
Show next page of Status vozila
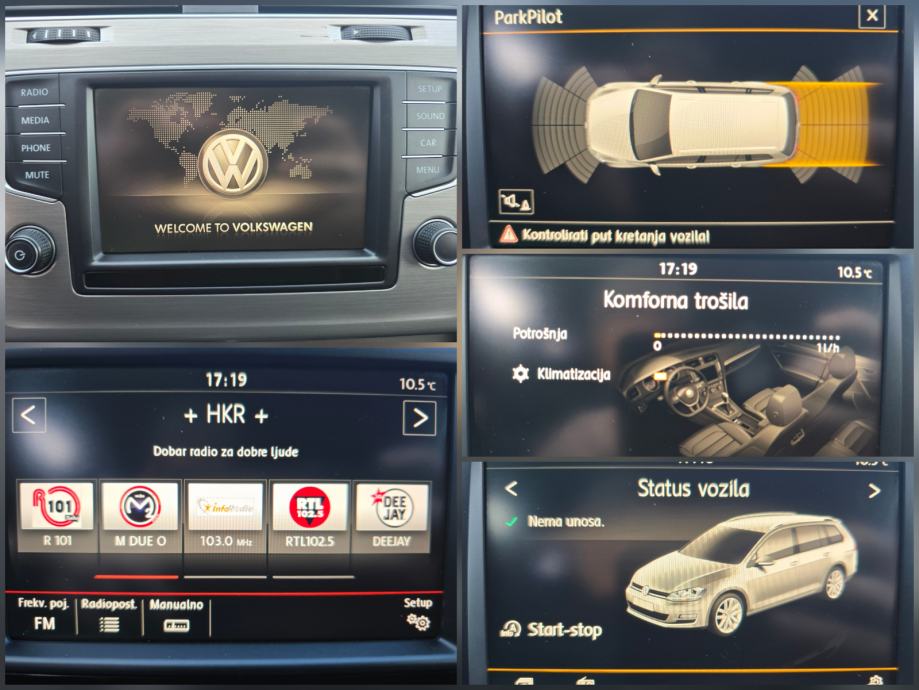point(874,490)
